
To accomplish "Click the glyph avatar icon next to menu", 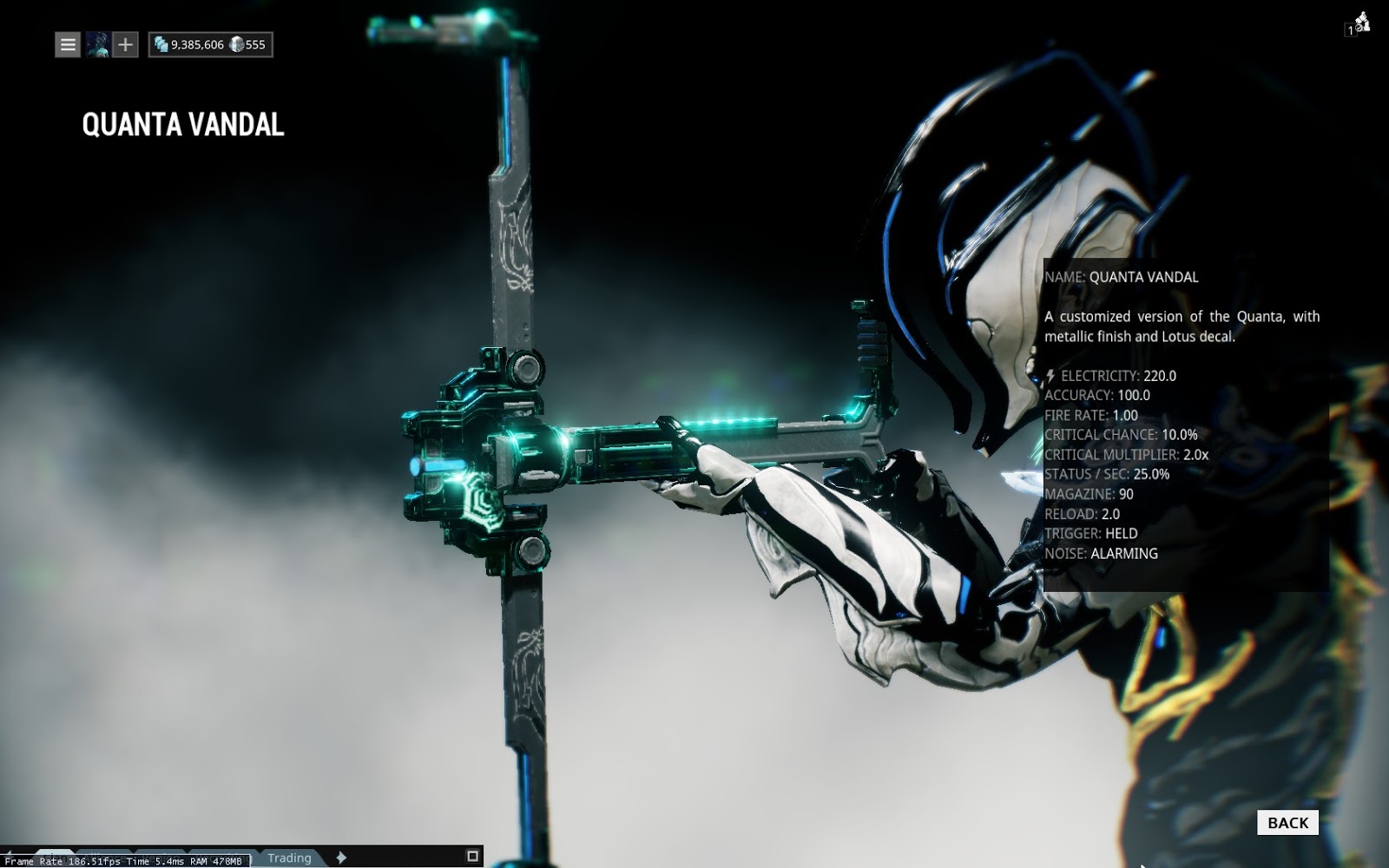I will pyautogui.click(x=98, y=44).
